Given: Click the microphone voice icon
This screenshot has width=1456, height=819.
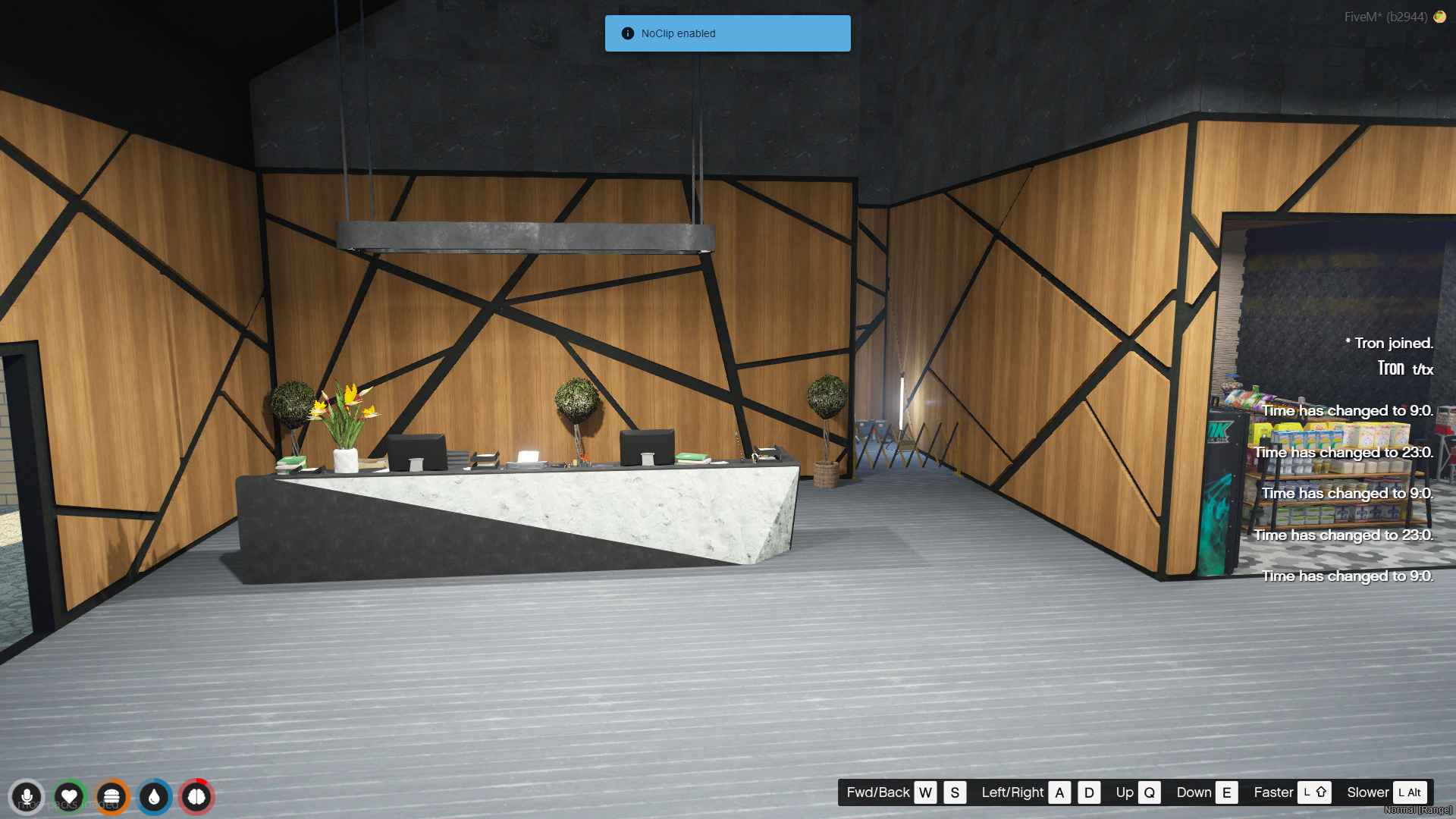Looking at the screenshot, I should point(27,797).
